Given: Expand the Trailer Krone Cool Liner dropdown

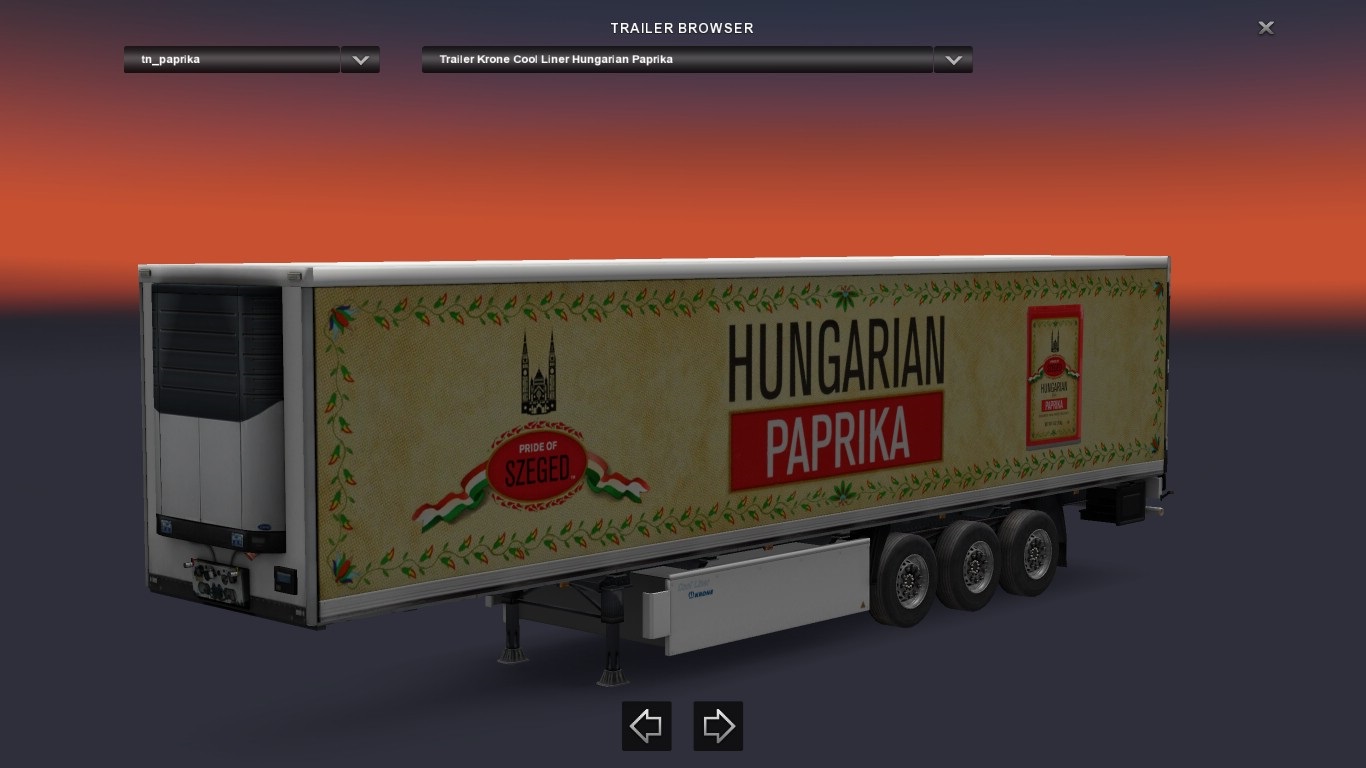Looking at the screenshot, I should pos(953,60).
